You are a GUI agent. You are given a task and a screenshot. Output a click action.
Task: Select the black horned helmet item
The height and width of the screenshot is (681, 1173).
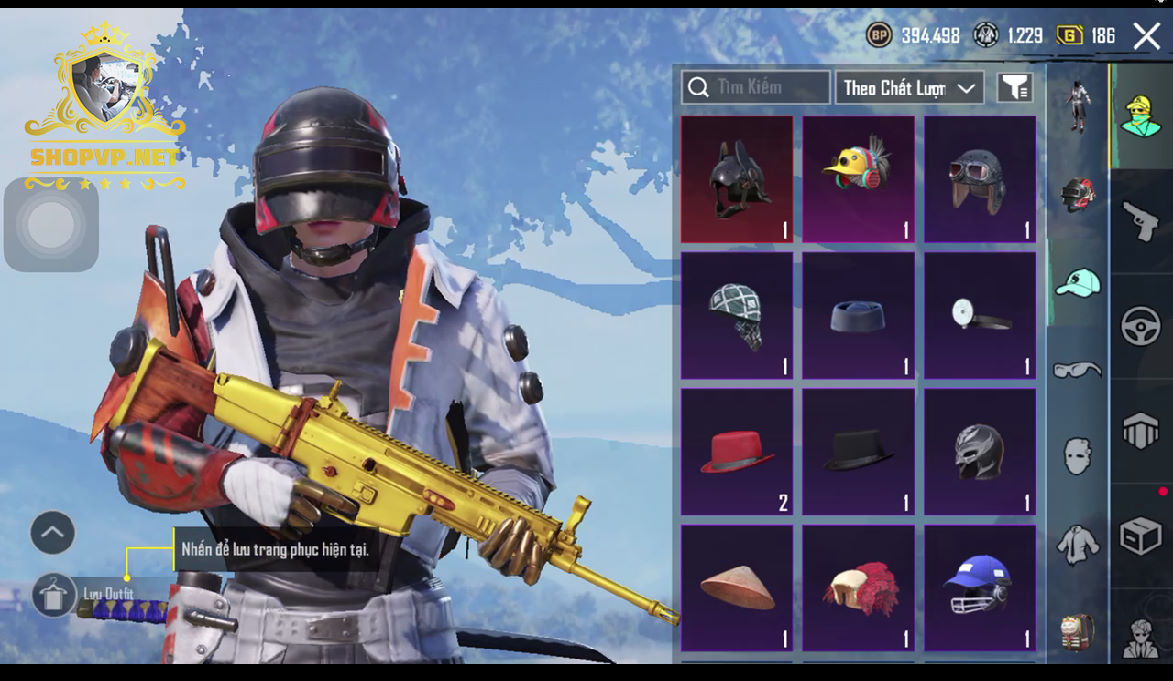pyautogui.click(x=737, y=179)
